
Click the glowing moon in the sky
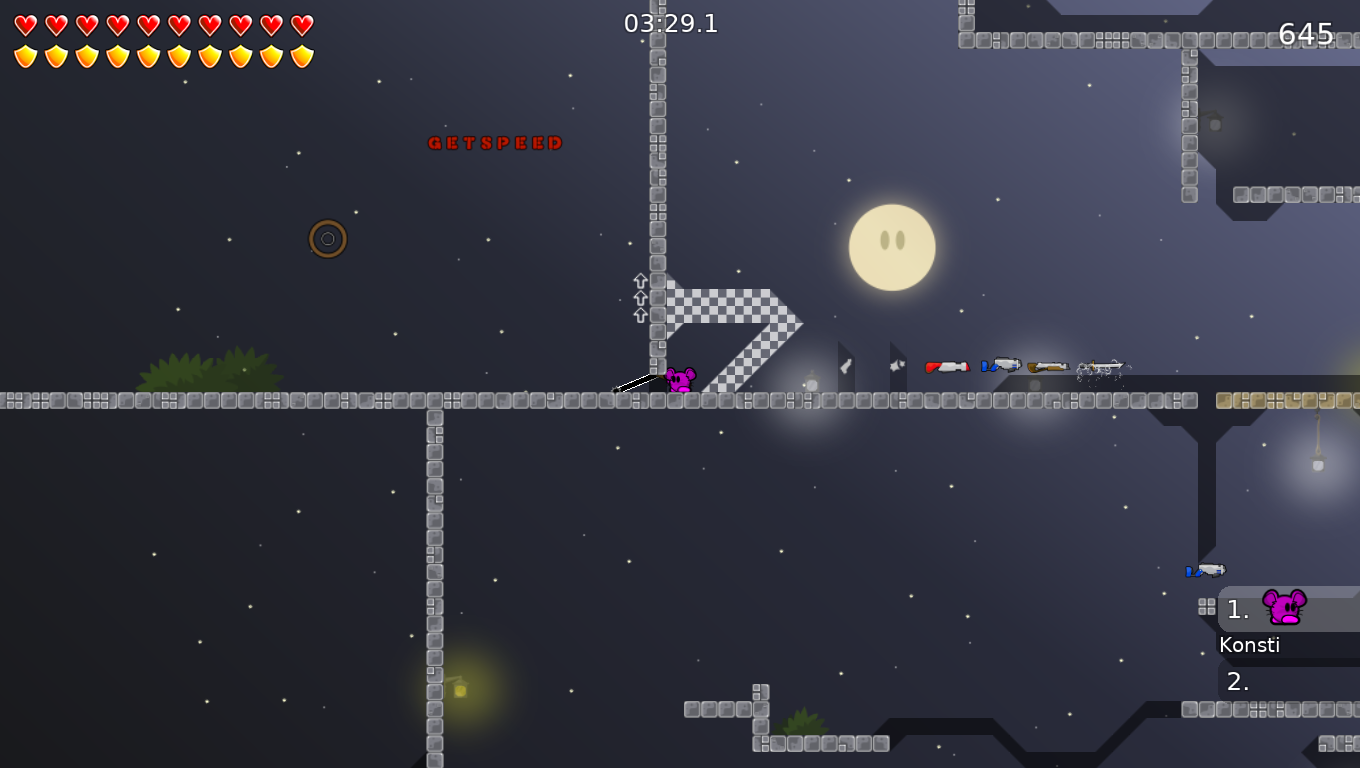(891, 246)
